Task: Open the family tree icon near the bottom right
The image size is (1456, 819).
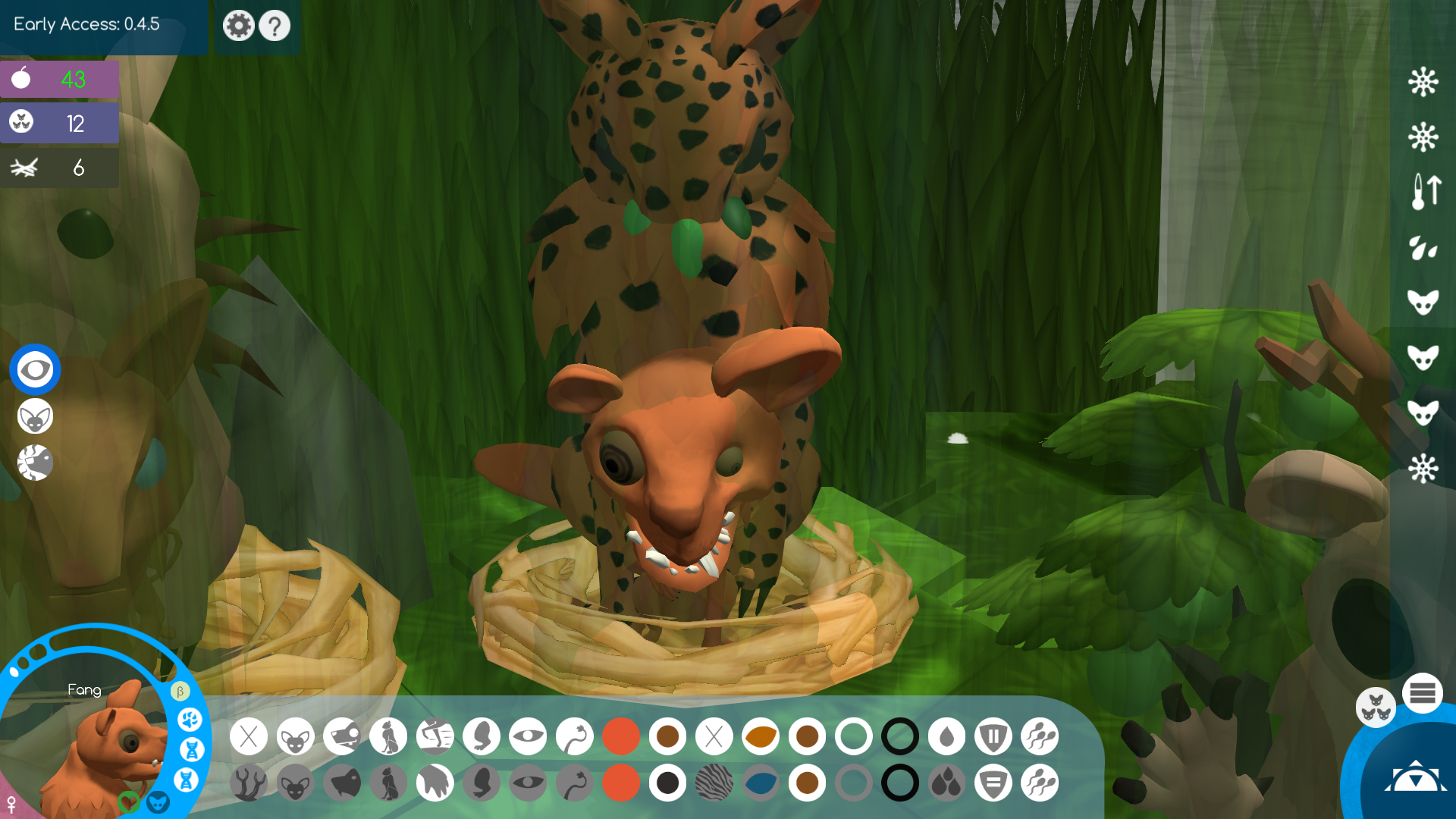Action: (x=1376, y=708)
